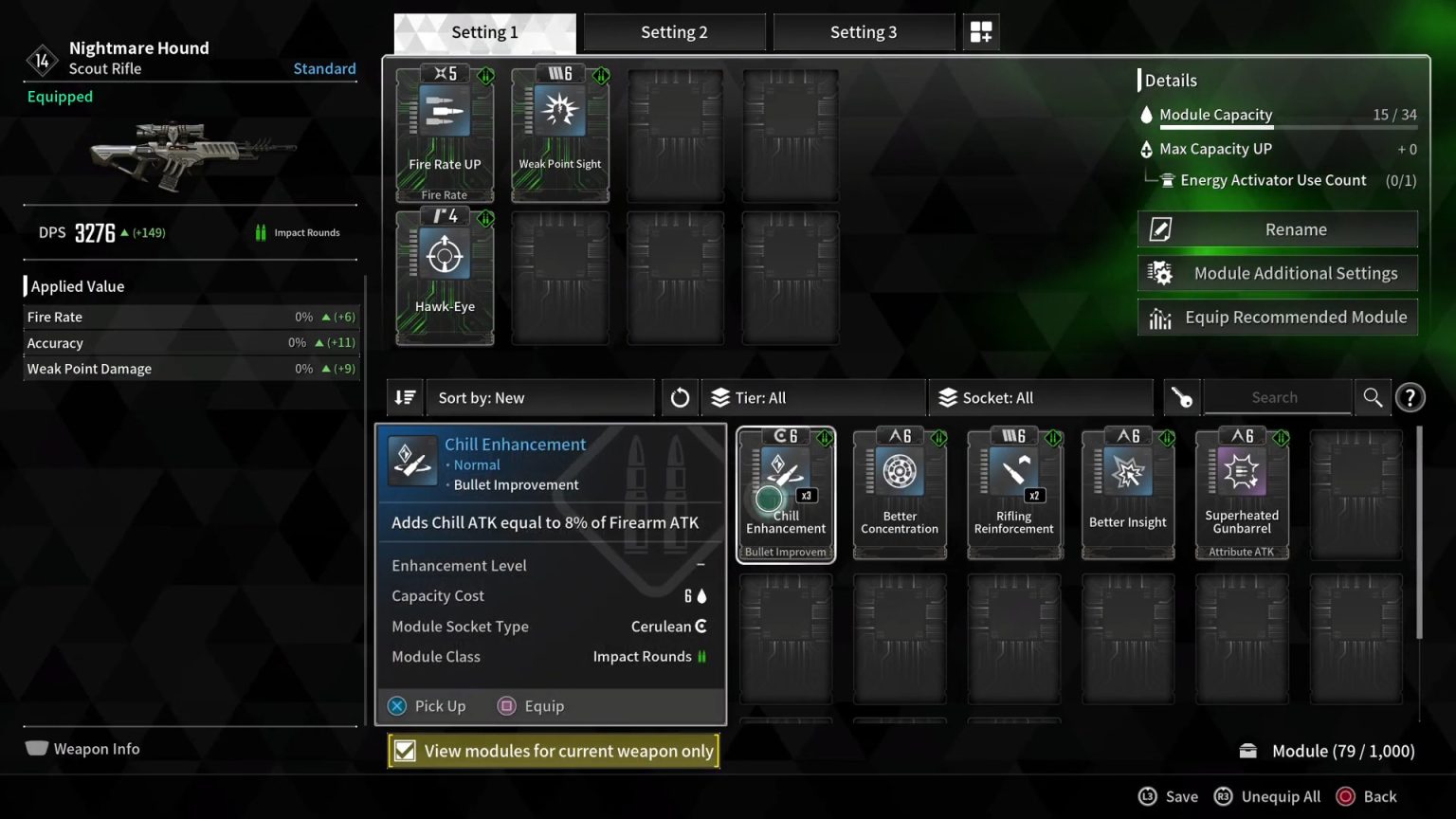Select the Superheated Gunbarrel module
This screenshot has height=819, width=1456.
[x=1242, y=493]
